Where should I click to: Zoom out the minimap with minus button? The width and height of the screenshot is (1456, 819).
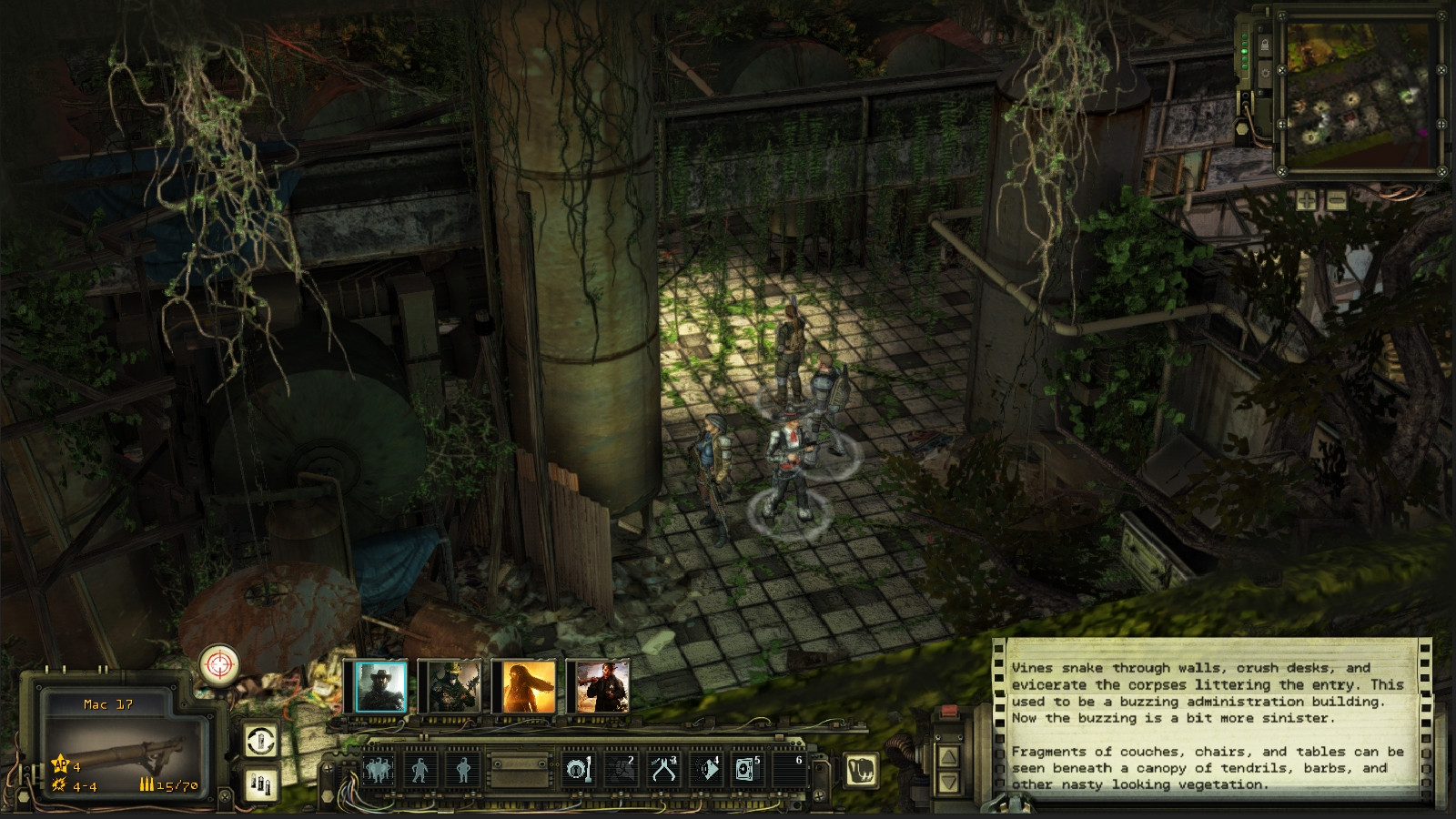click(x=1336, y=200)
